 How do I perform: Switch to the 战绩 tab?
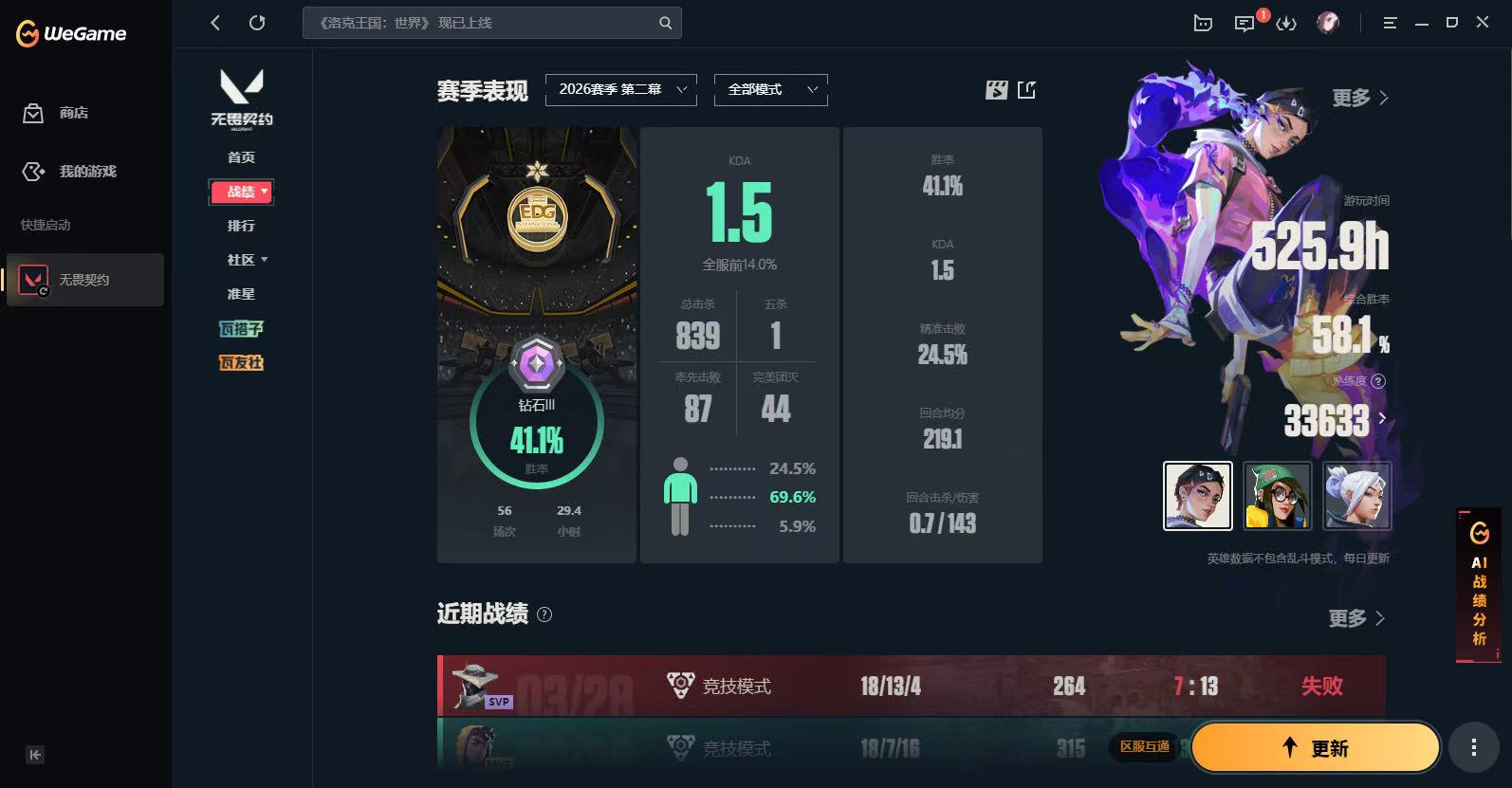pyautogui.click(x=240, y=192)
